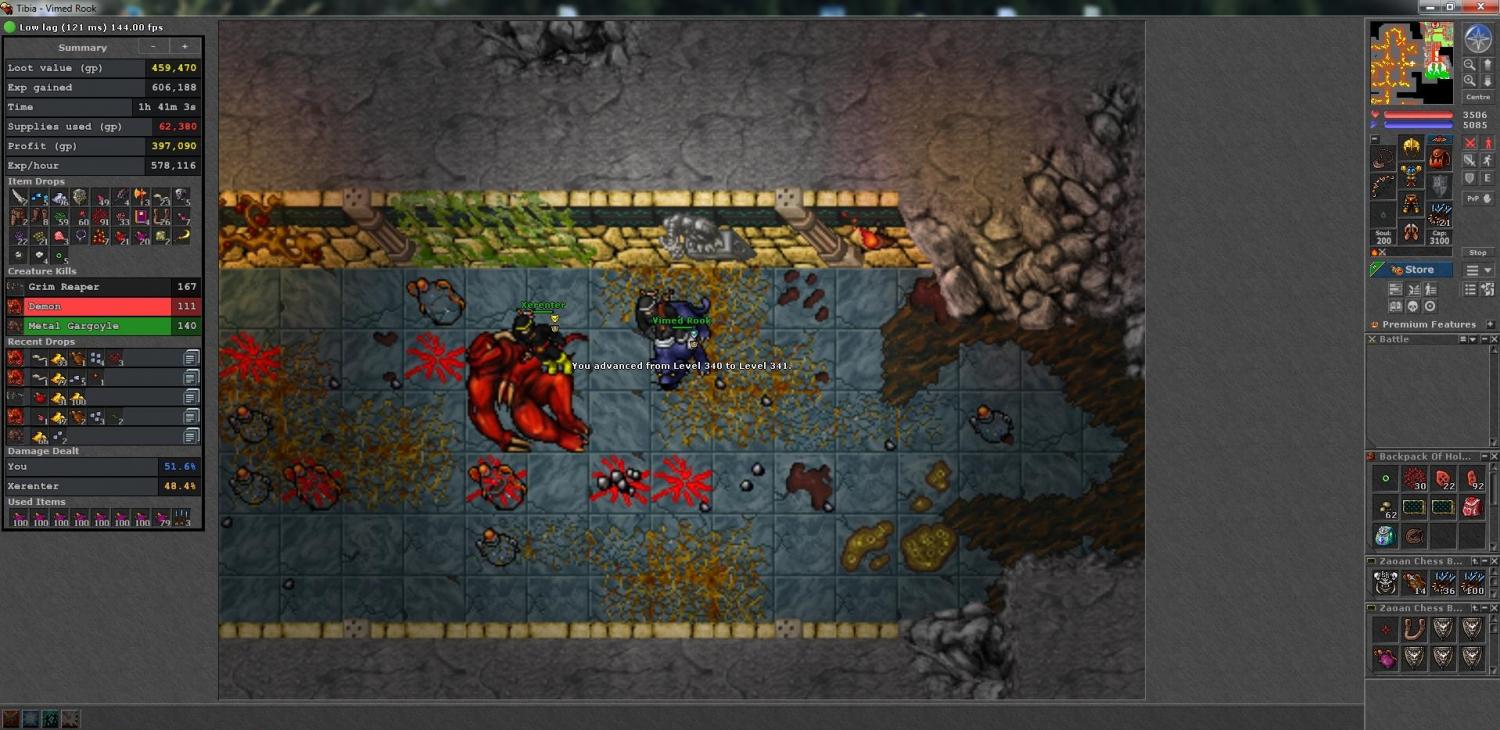This screenshot has height=730, width=1500.
Task: Open the minimap
Action: (x=1411, y=62)
